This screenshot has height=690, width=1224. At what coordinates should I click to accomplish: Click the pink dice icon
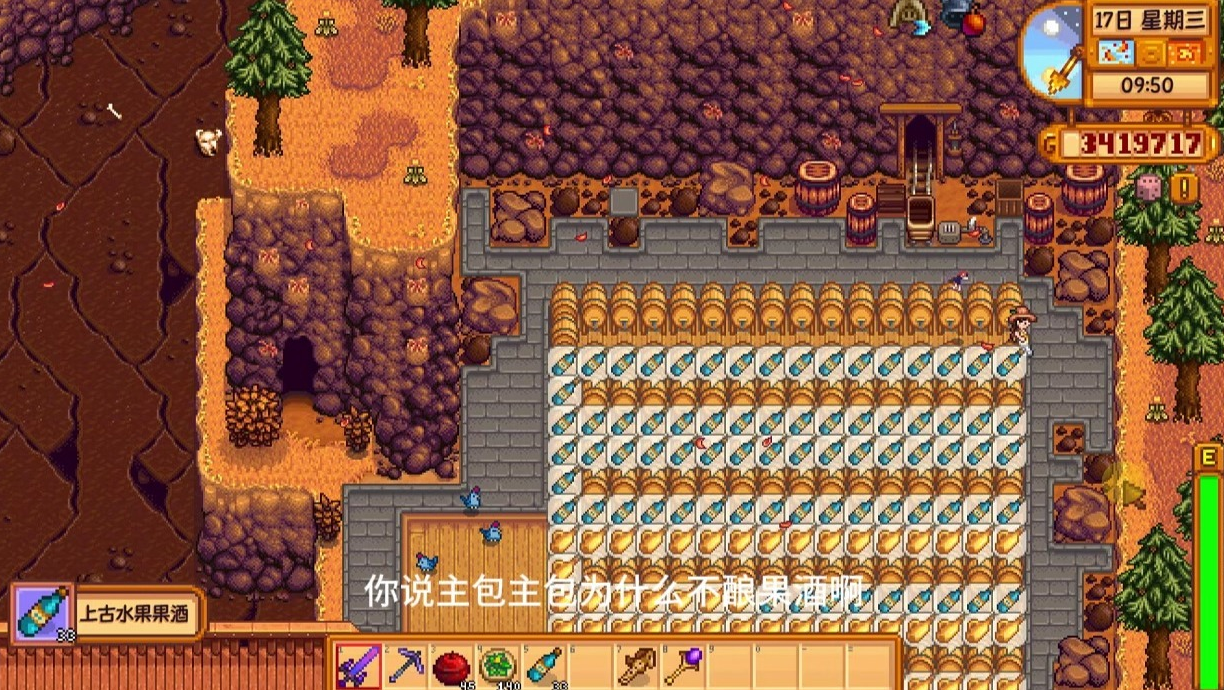(1150, 188)
